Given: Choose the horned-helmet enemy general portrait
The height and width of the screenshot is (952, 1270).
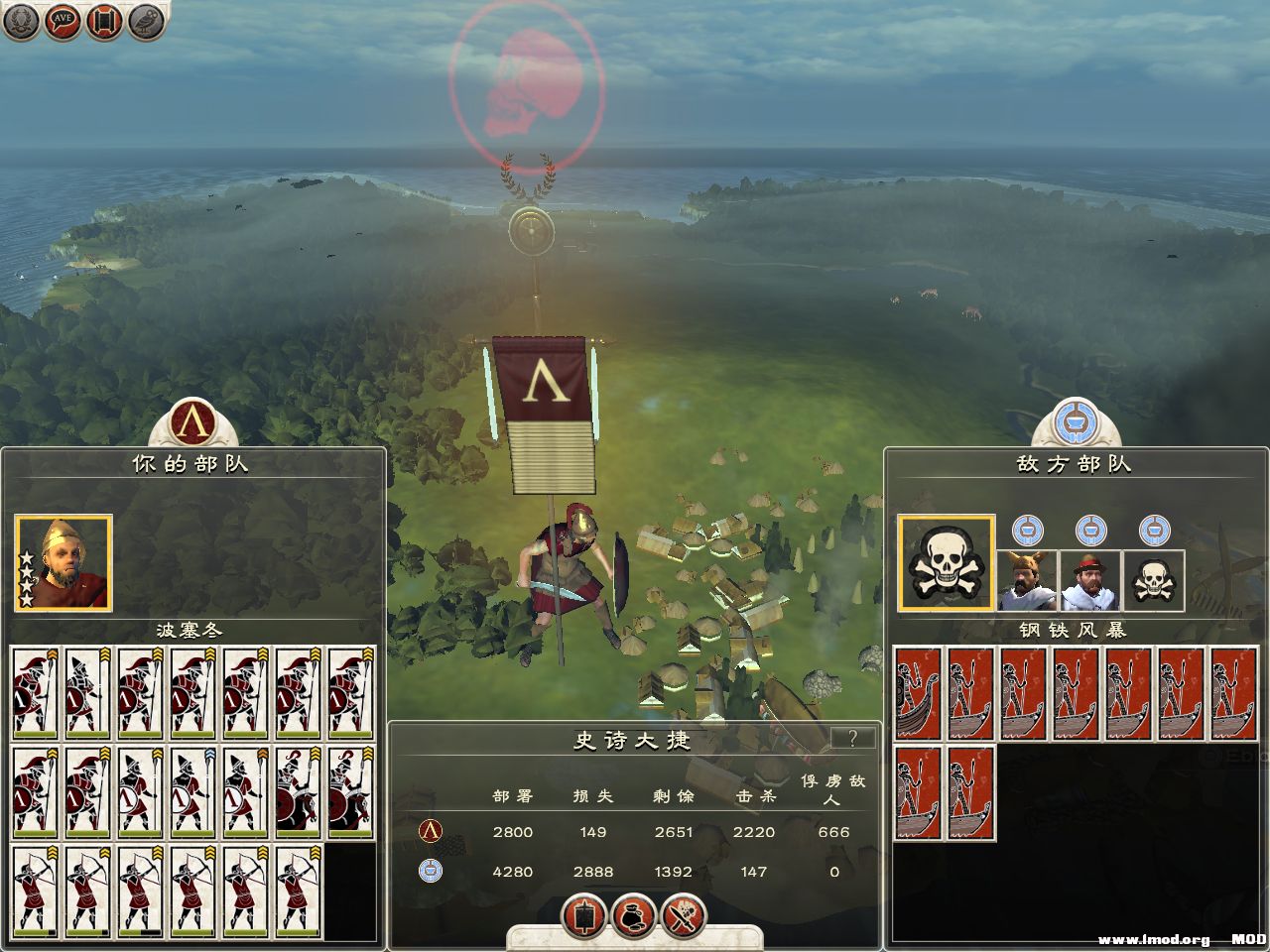Looking at the screenshot, I should pyautogui.click(x=1027, y=579).
